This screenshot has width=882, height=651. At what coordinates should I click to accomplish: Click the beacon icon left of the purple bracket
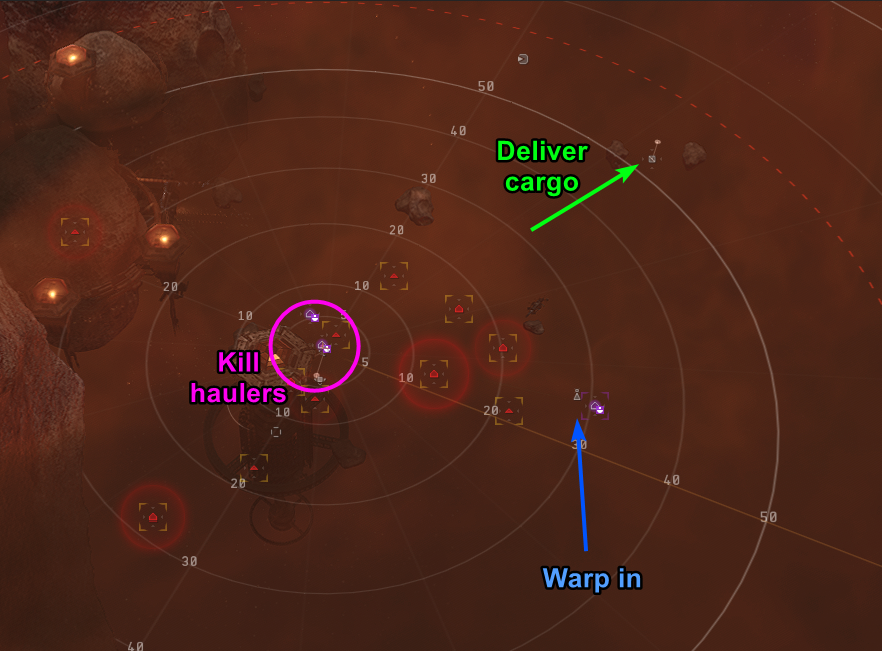pos(577,396)
